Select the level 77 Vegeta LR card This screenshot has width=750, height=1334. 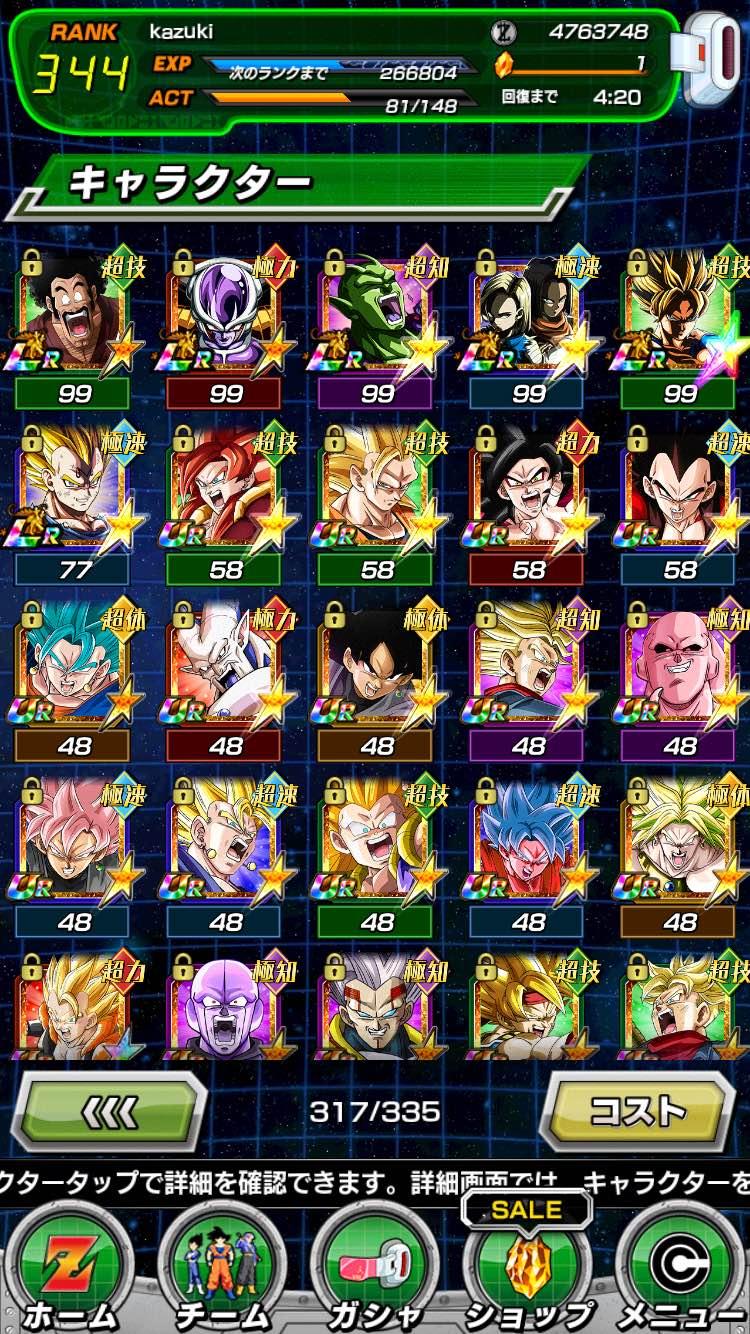[75, 490]
